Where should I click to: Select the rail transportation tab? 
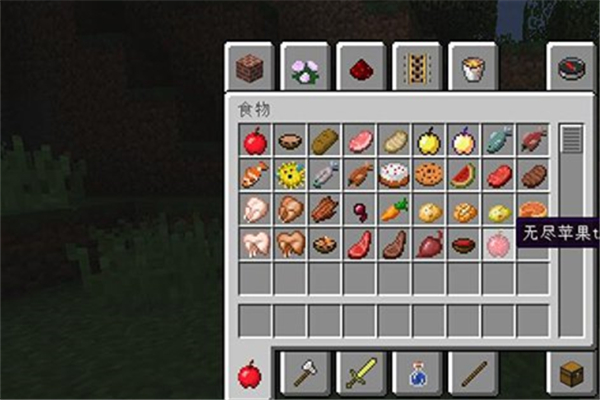pyautogui.click(x=417, y=69)
